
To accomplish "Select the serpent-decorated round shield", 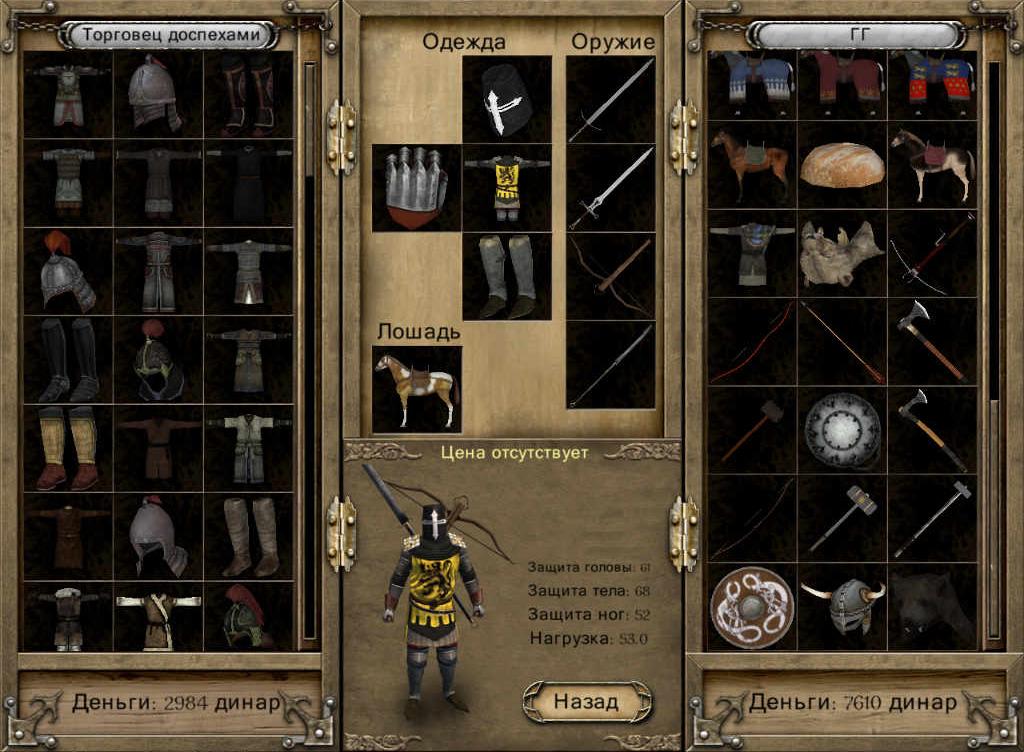I will pyautogui.click(x=752, y=607).
